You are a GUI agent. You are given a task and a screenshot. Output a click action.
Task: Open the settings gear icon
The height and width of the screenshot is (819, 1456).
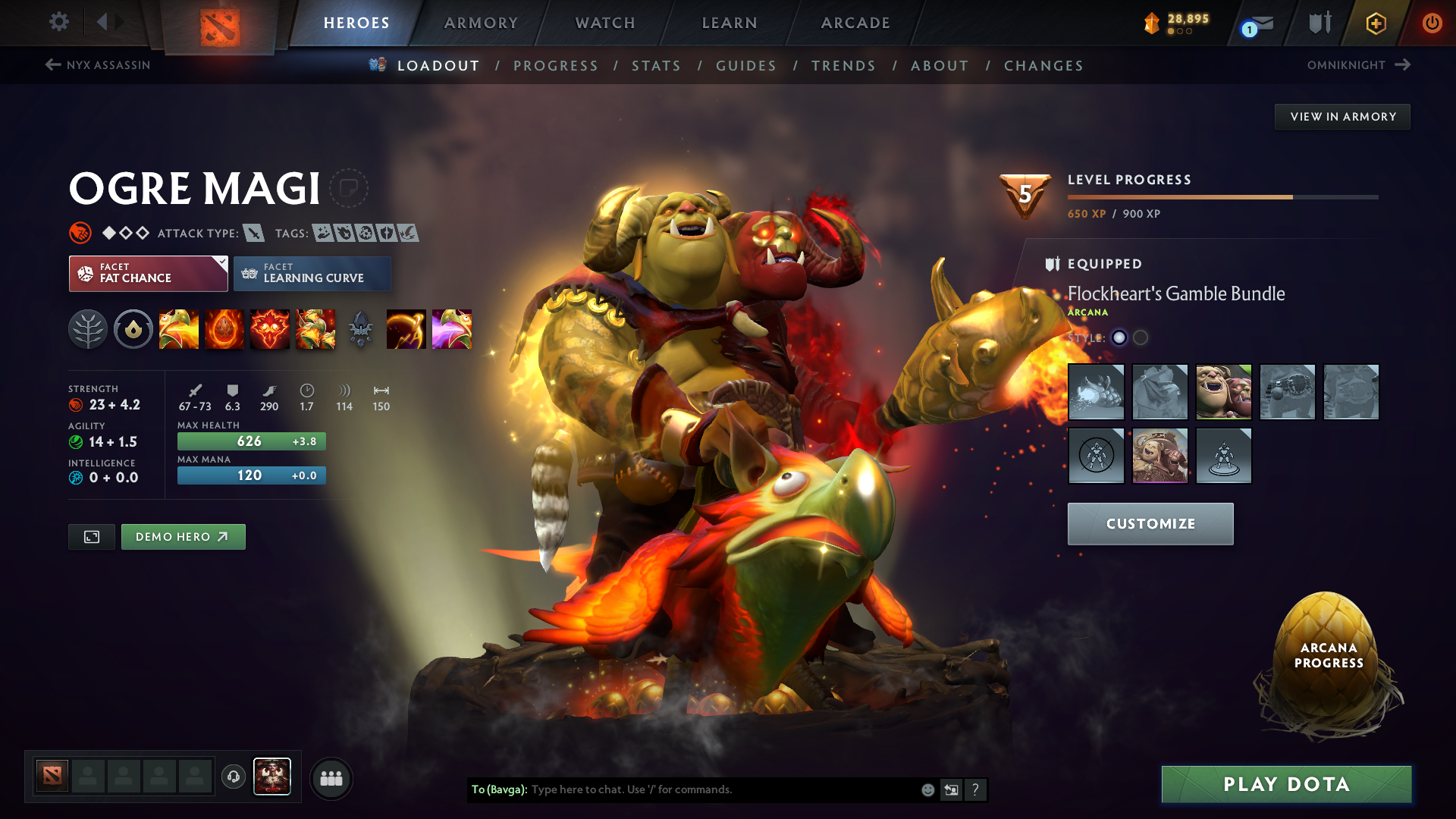point(58,22)
